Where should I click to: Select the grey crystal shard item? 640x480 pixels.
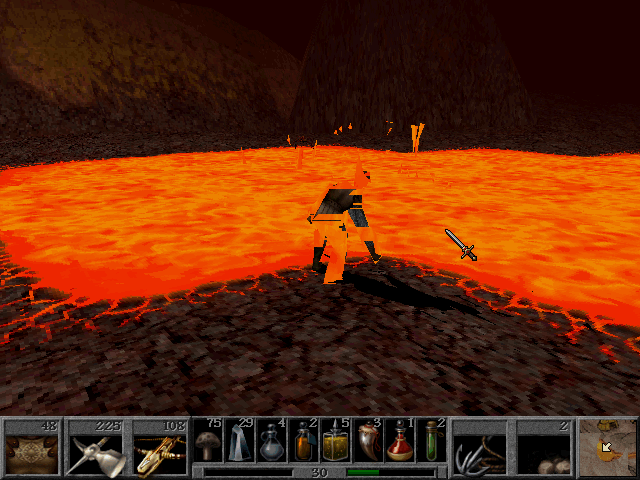coord(240,441)
